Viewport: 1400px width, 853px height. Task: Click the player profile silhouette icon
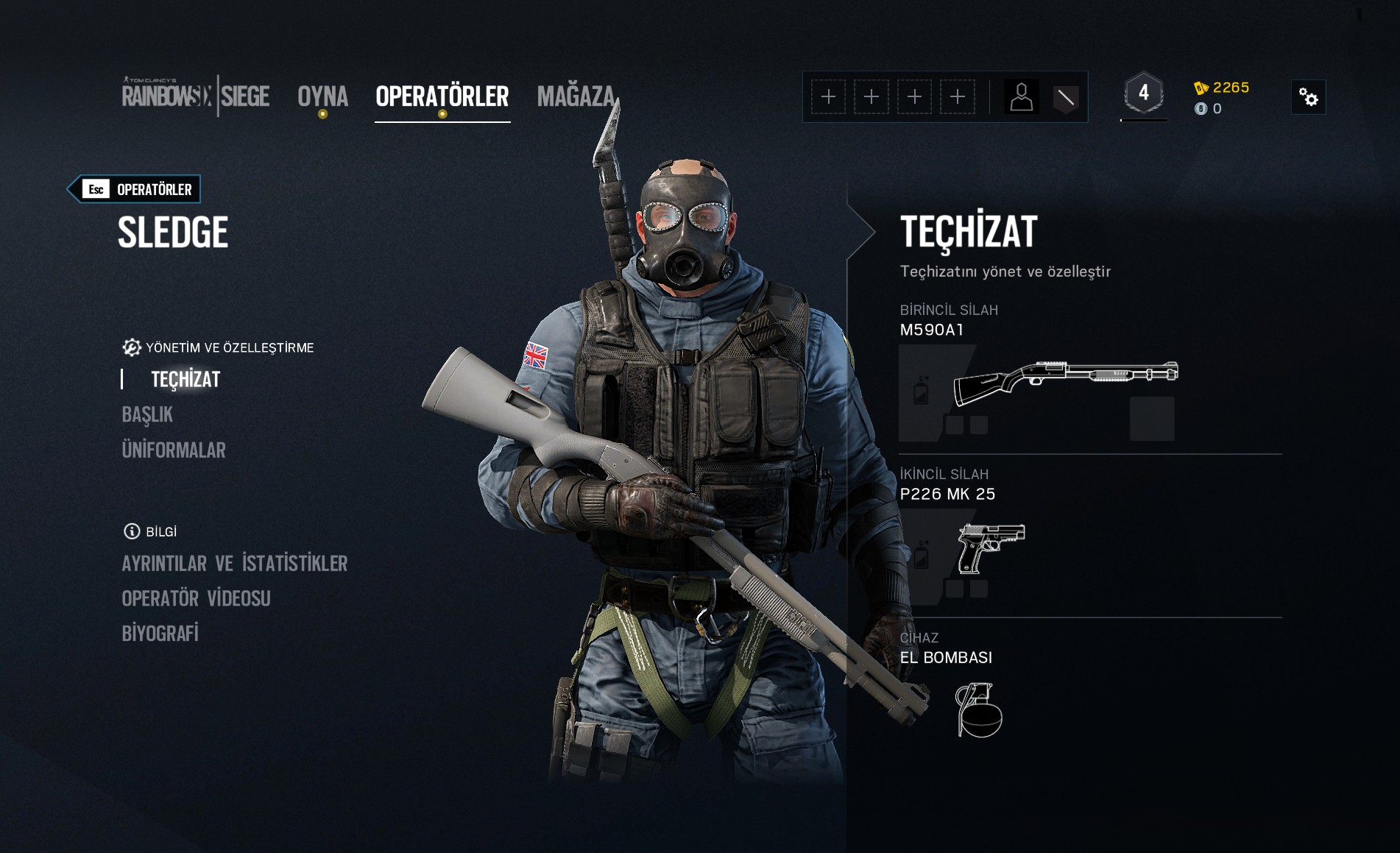[x=1021, y=97]
